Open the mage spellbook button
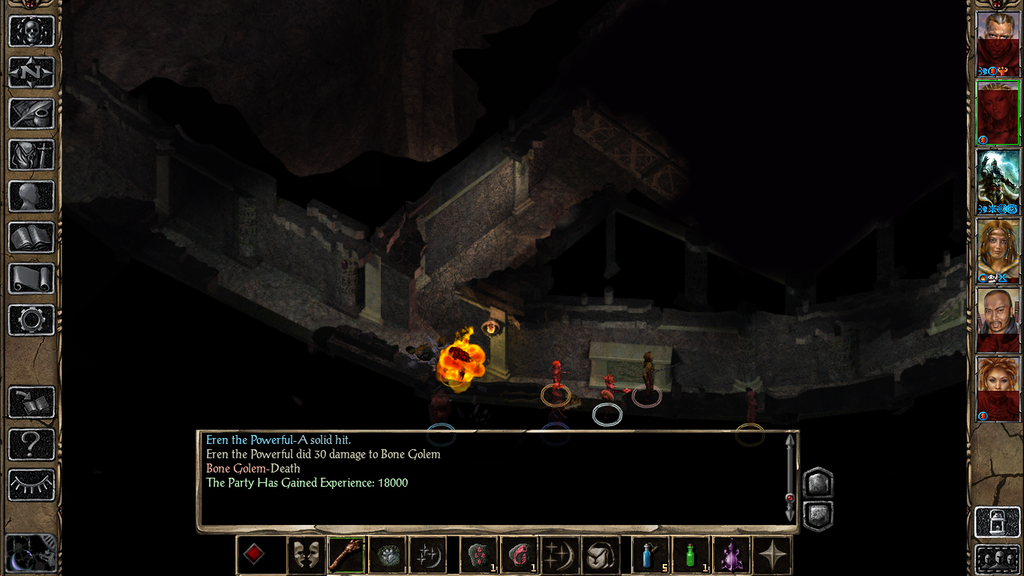 coord(31,238)
